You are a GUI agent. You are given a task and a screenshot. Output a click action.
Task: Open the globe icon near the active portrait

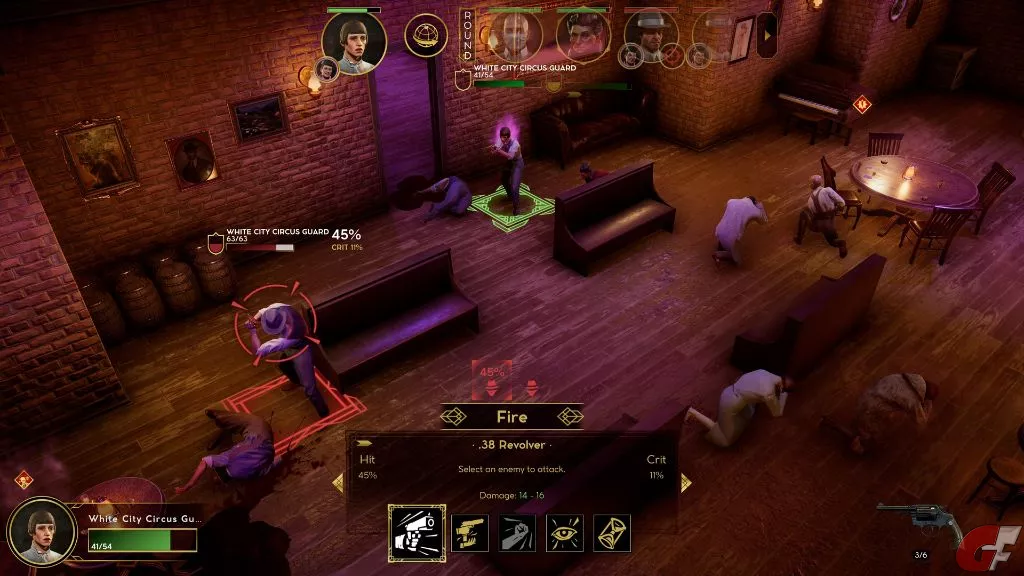coord(426,35)
